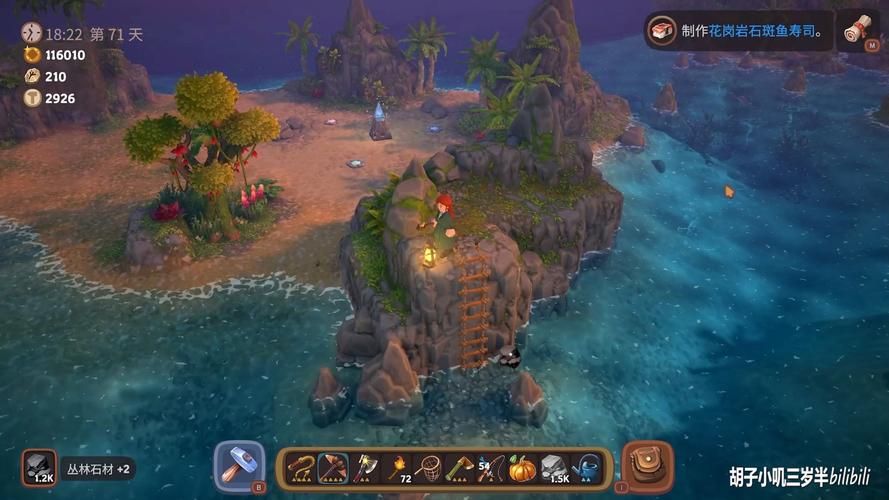
Task: Open the leather backpack inventory
Action: 647,466
